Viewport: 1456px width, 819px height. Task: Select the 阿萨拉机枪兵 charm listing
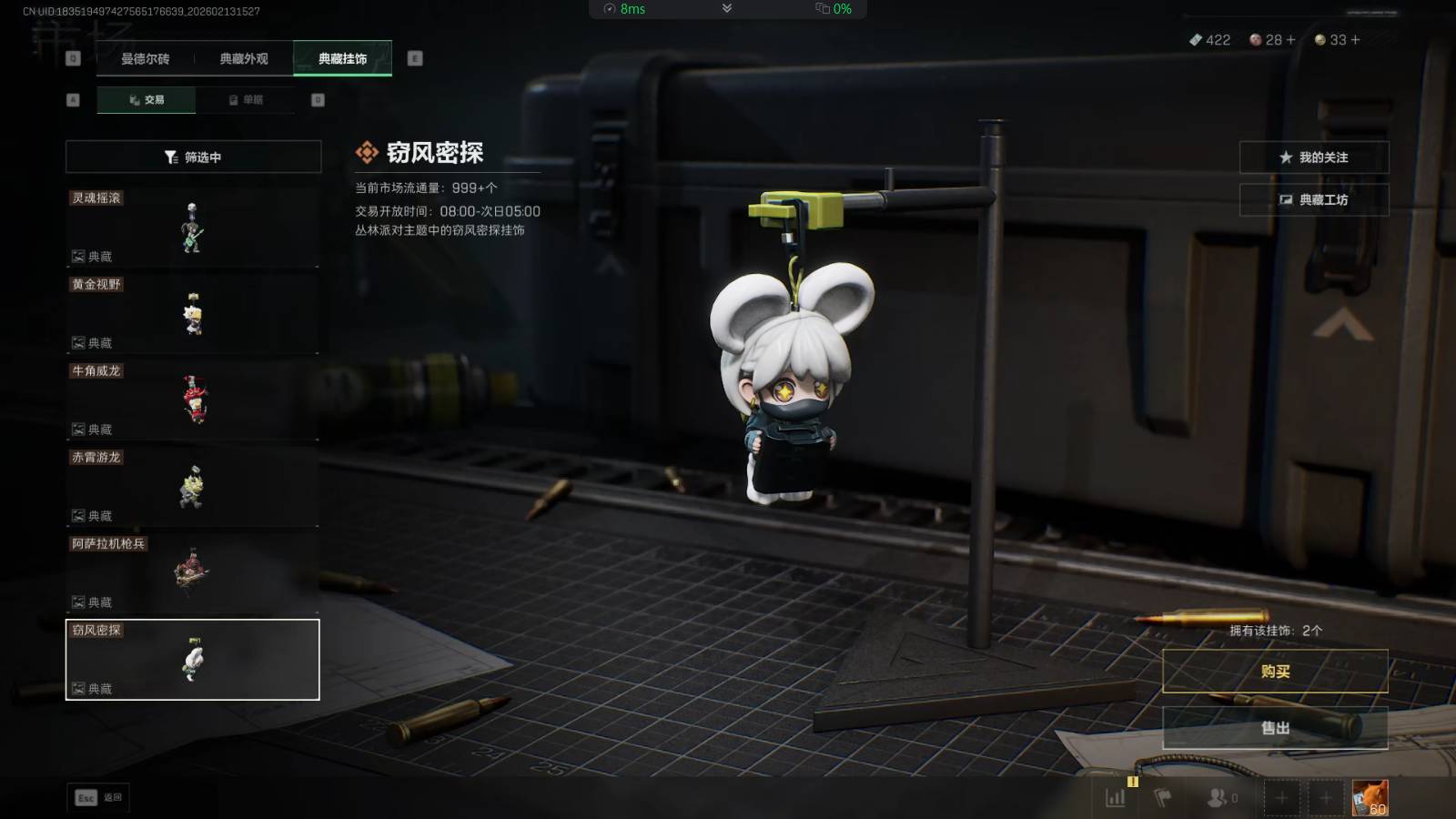pyautogui.click(x=192, y=572)
